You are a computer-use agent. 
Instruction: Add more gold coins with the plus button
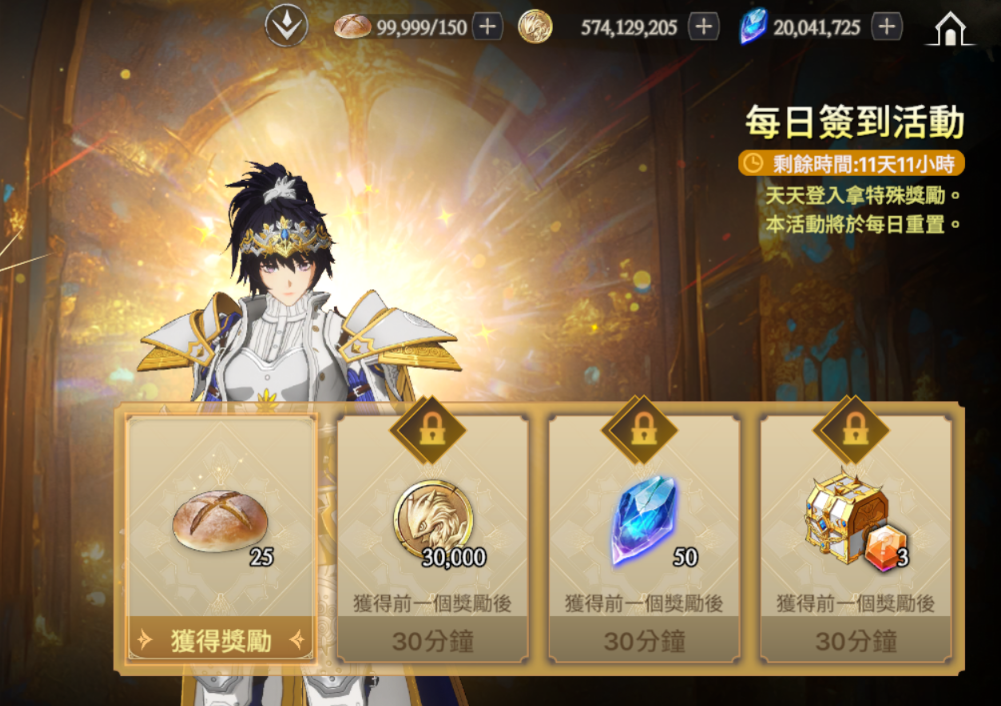pyautogui.click(x=704, y=27)
